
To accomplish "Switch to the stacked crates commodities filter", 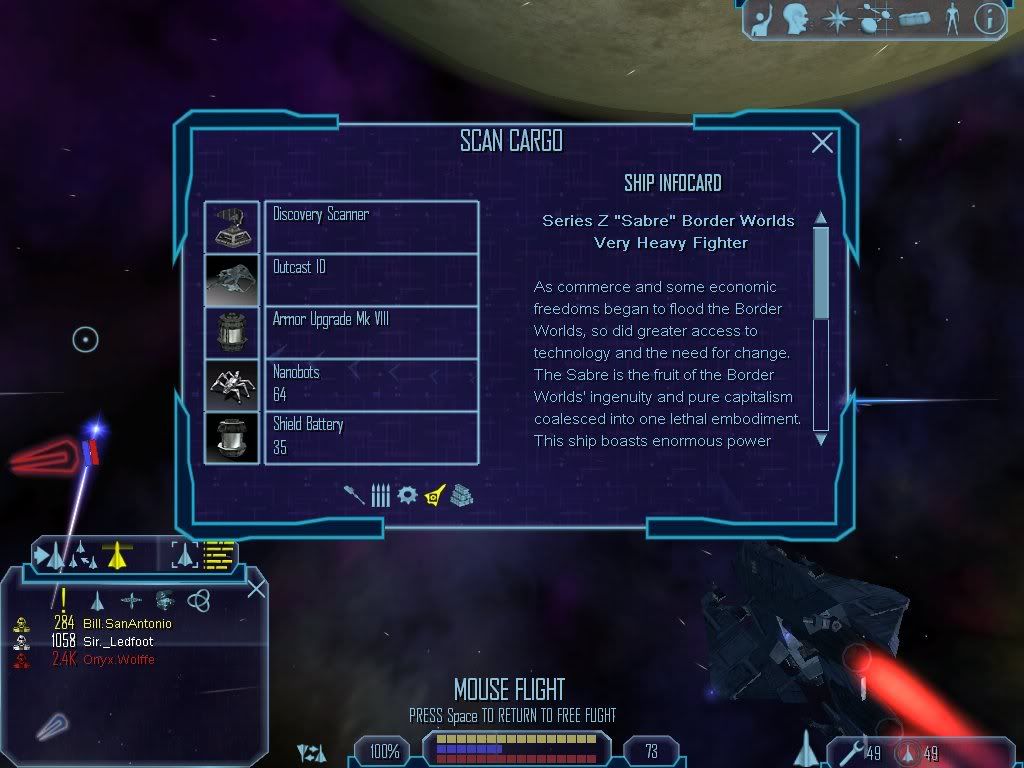I will click(x=461, y=495).
